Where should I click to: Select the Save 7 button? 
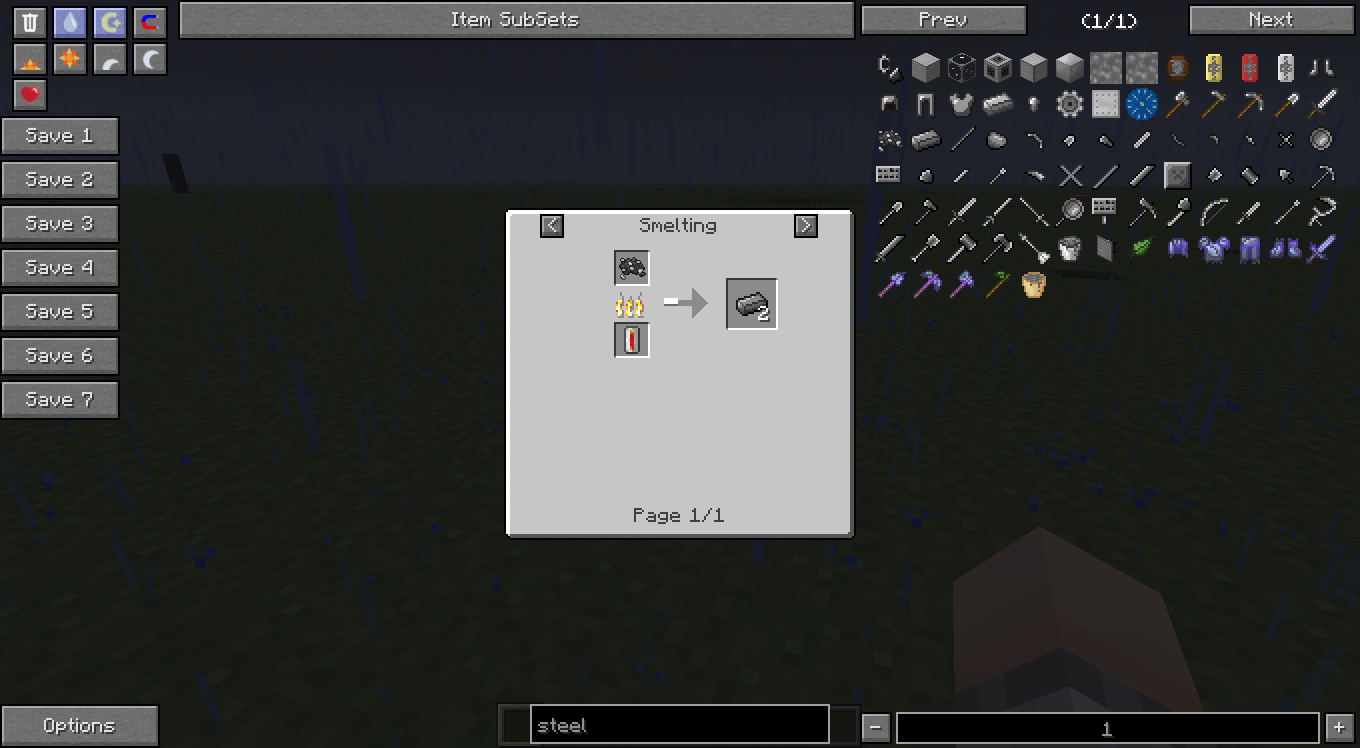60,400
